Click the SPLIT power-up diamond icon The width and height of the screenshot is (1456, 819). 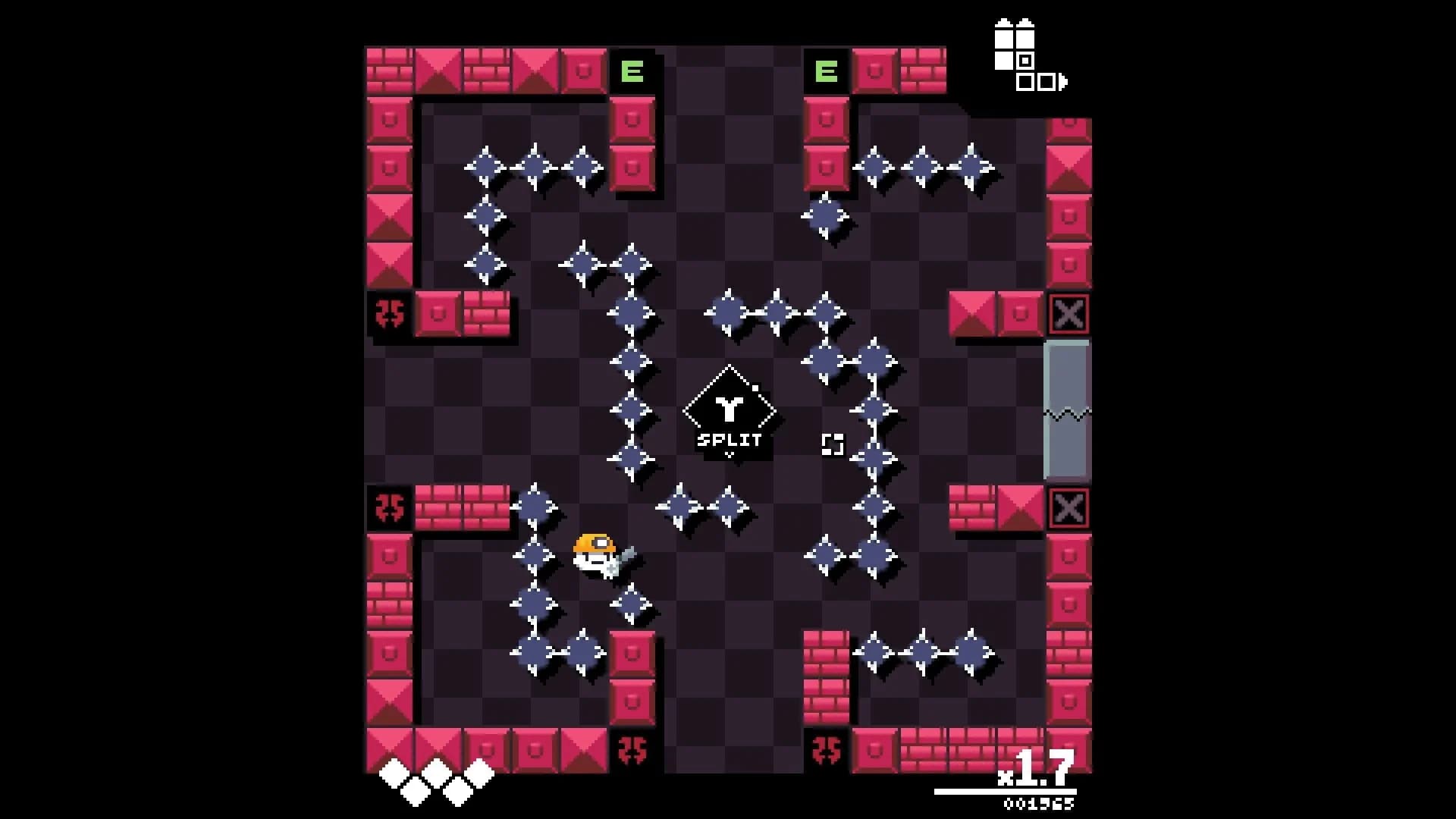point(728,409)
